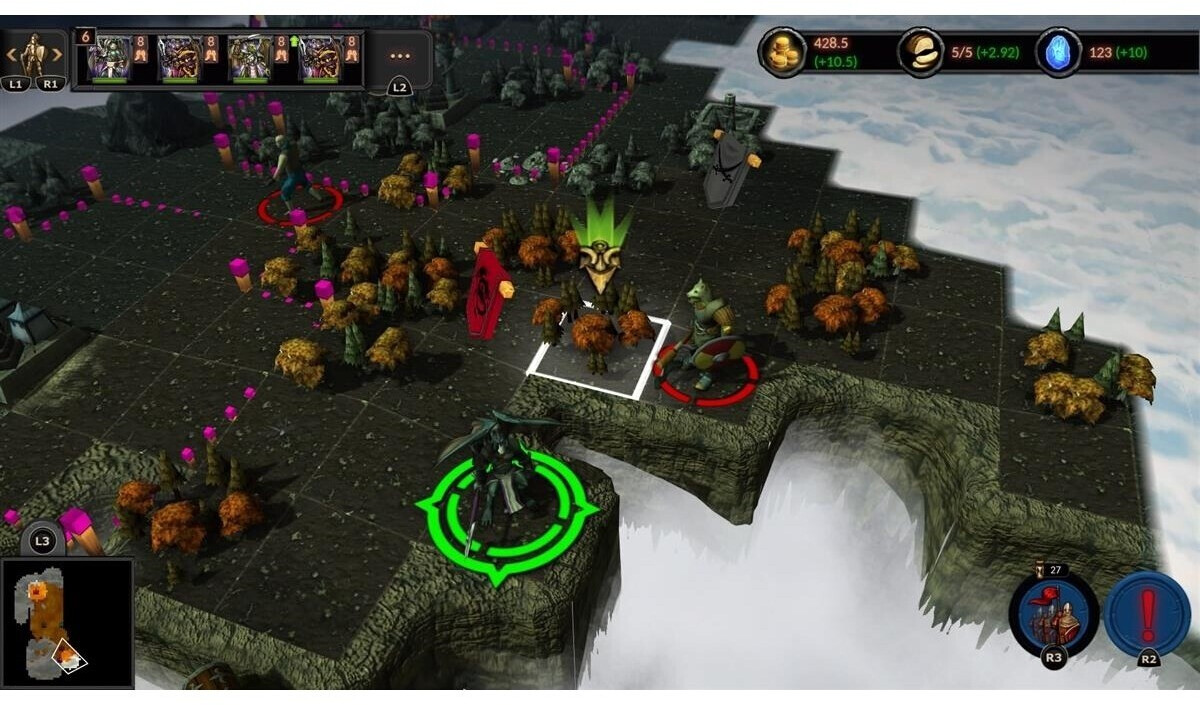Target the armored enemy in the red ring

pyautogui.click(x=707, y=335)
